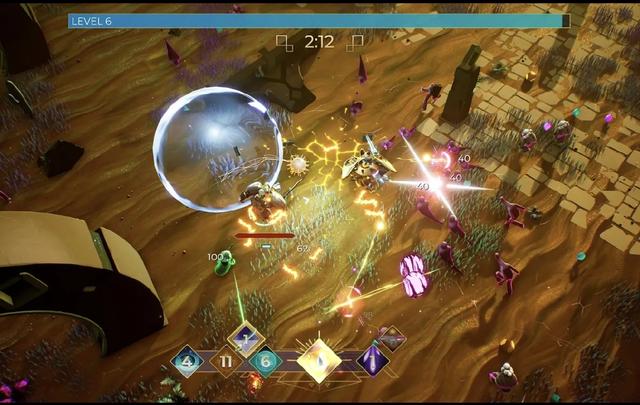Use the purple crystal ability diamond
The width and height of the screenshot is (640, 405).
[373, 360]
